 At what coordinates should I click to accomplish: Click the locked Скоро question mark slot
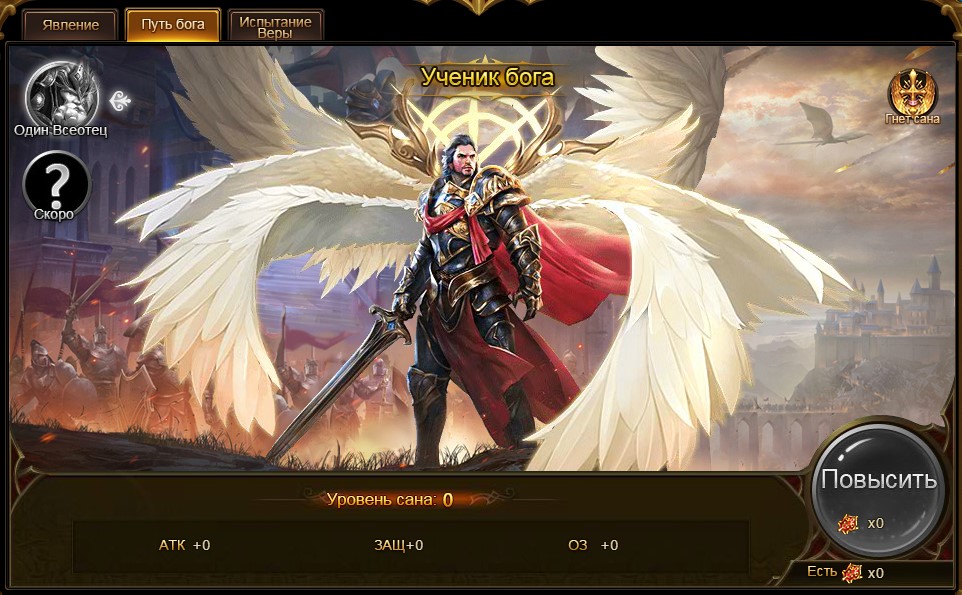[57, 183]
